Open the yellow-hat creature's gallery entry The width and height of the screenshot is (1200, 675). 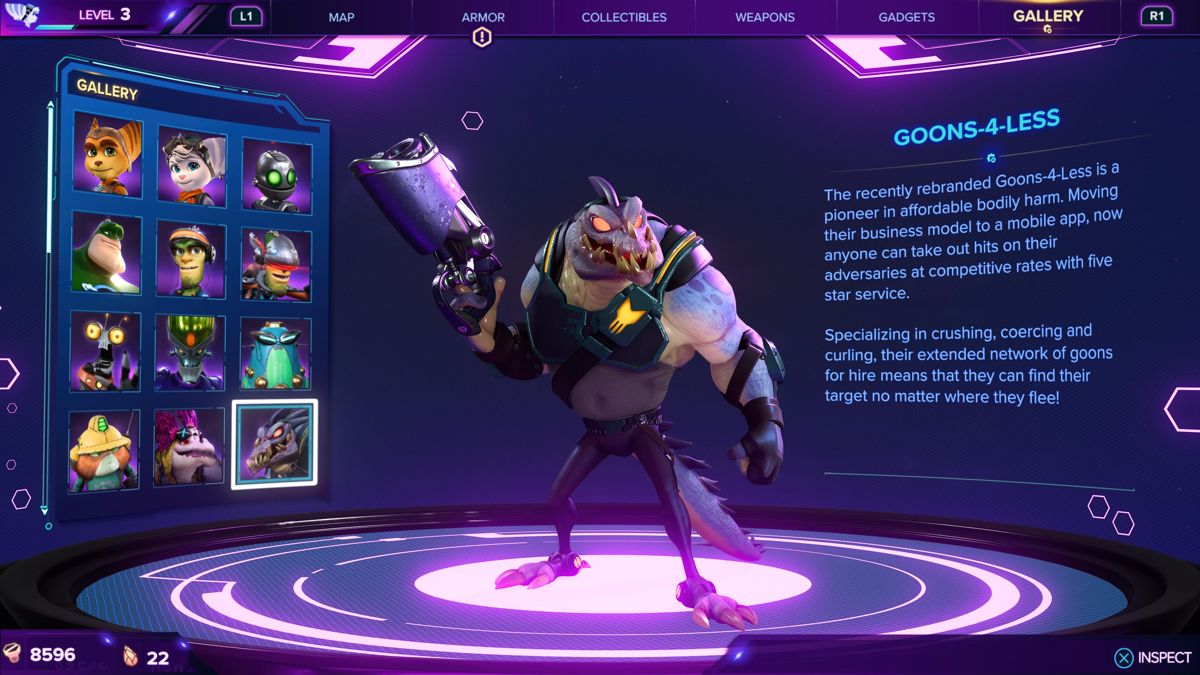tap(104, 449)
